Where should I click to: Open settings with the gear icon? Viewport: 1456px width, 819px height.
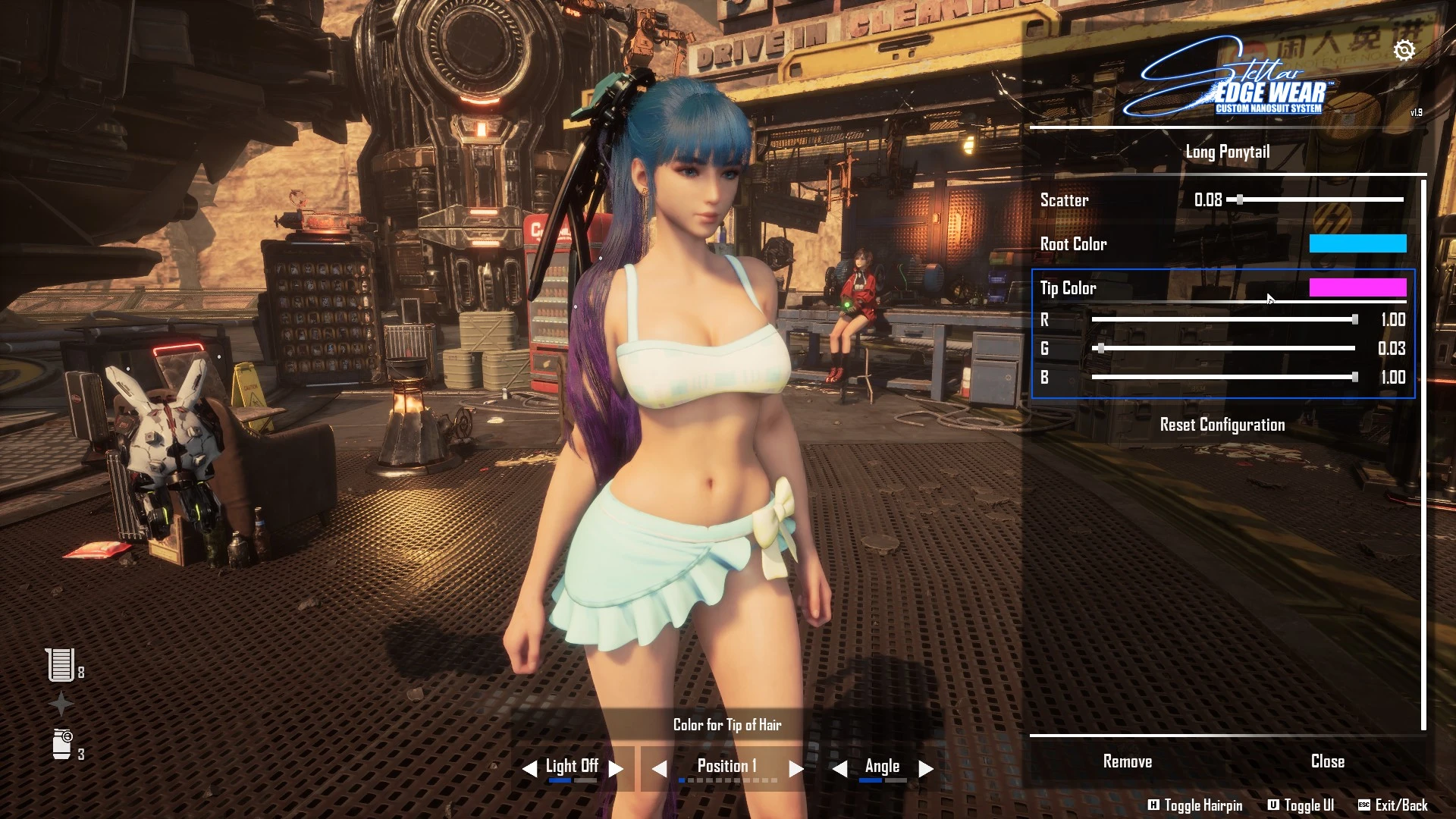[1404, 50]
